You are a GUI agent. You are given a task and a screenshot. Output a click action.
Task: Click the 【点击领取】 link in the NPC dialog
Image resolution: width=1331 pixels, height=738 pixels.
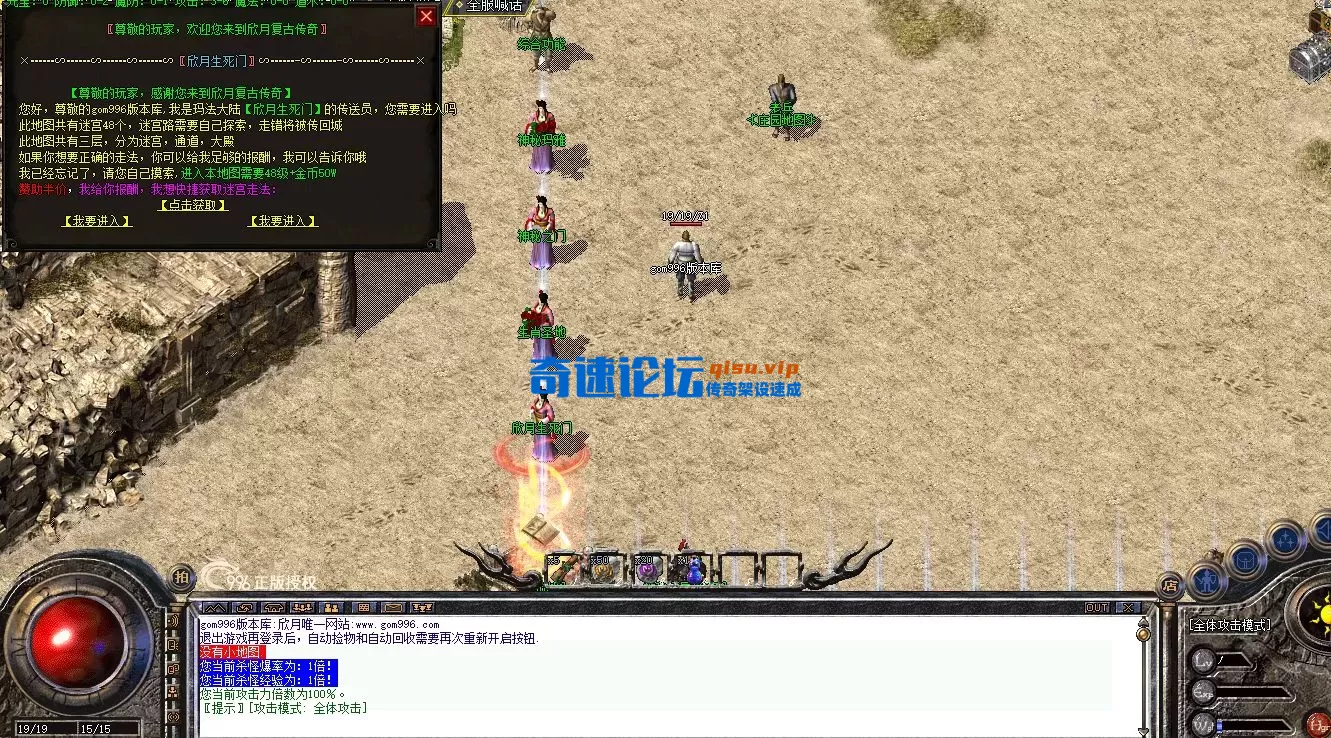click(x=193, y=206)
